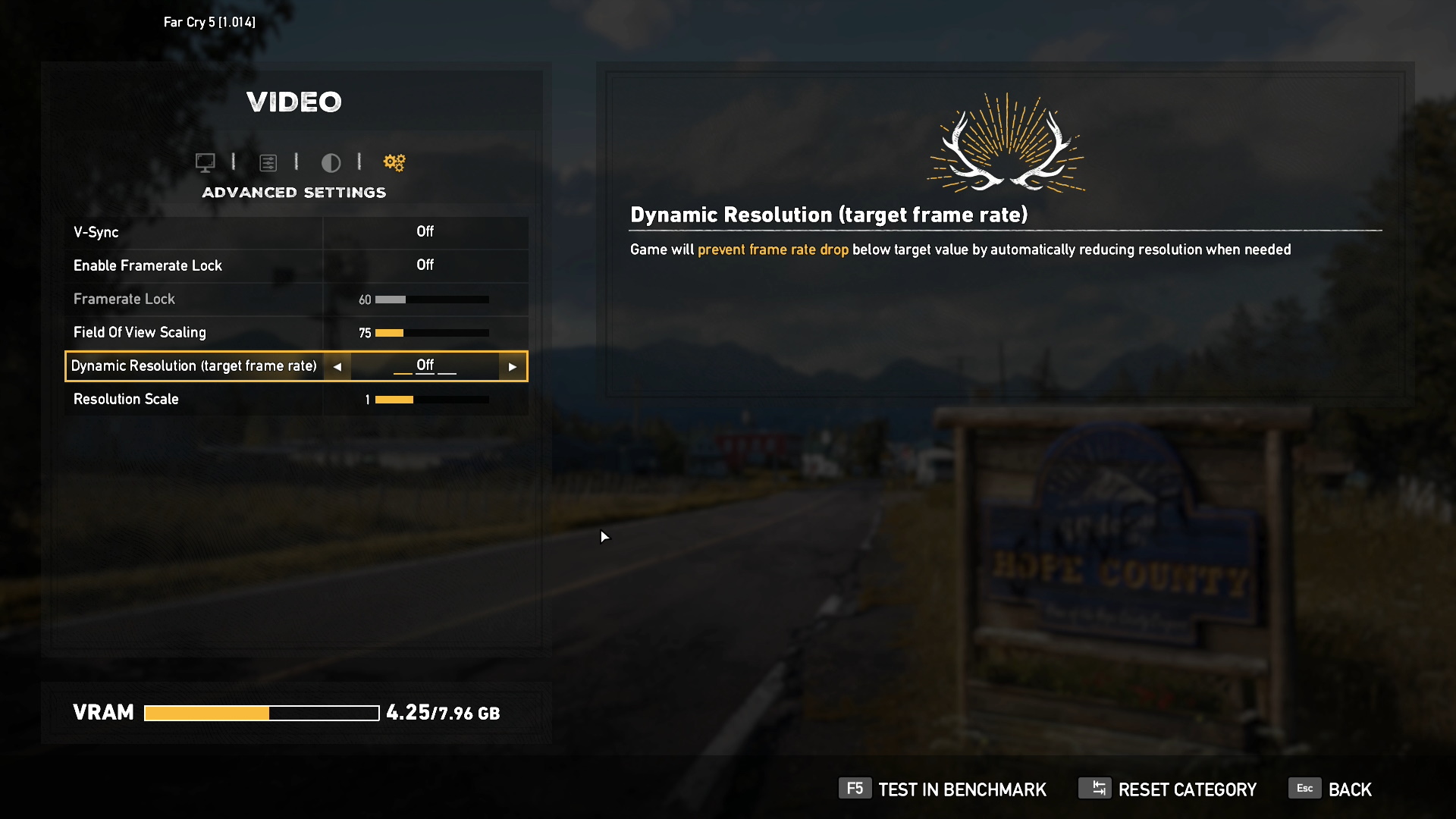
Task: Toggle Enable Framerate Lock
Action: click(x=425, y=265)
